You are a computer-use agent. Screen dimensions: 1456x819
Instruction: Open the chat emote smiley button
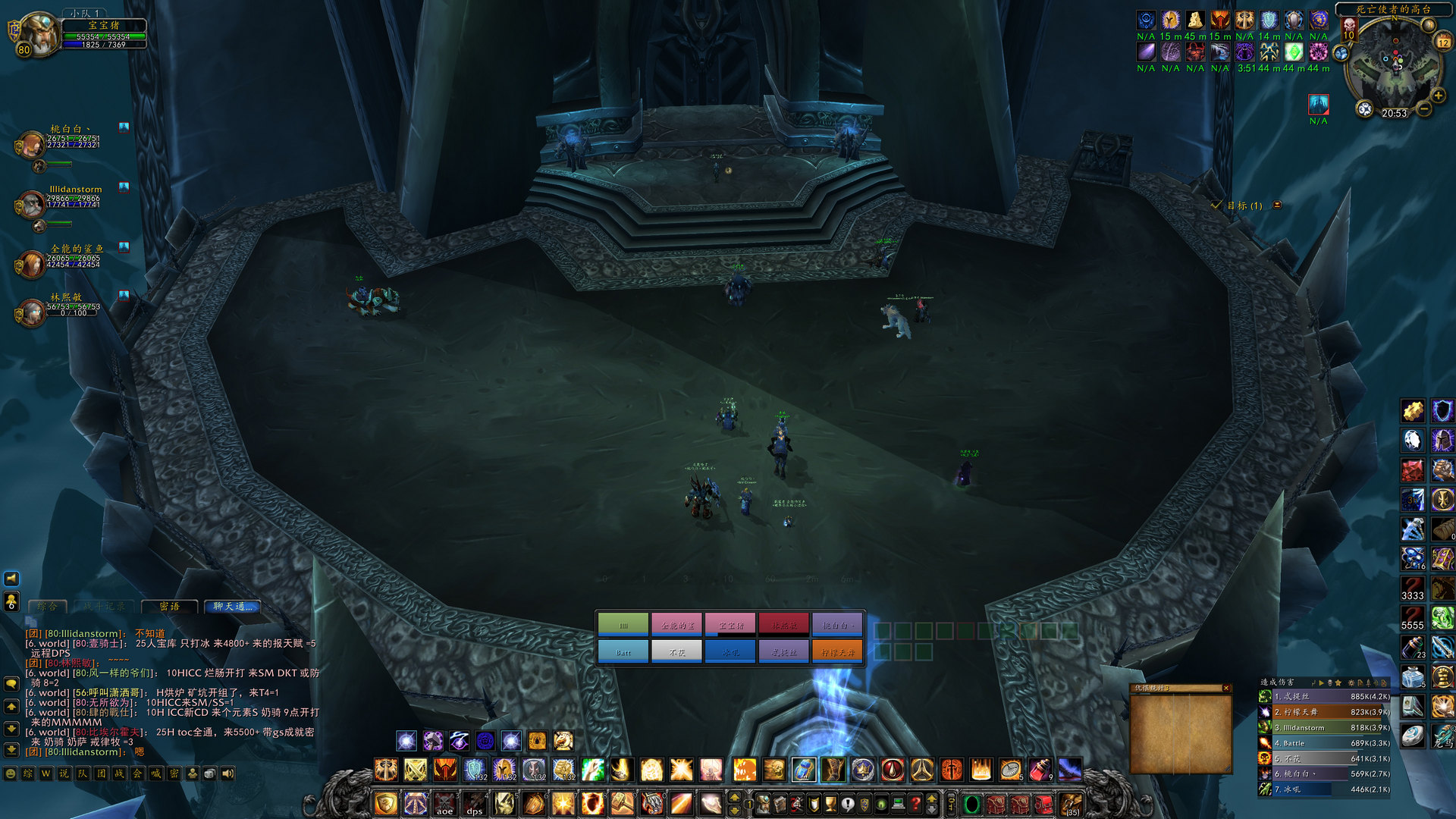pyautogui.click(x=11, y=773)
